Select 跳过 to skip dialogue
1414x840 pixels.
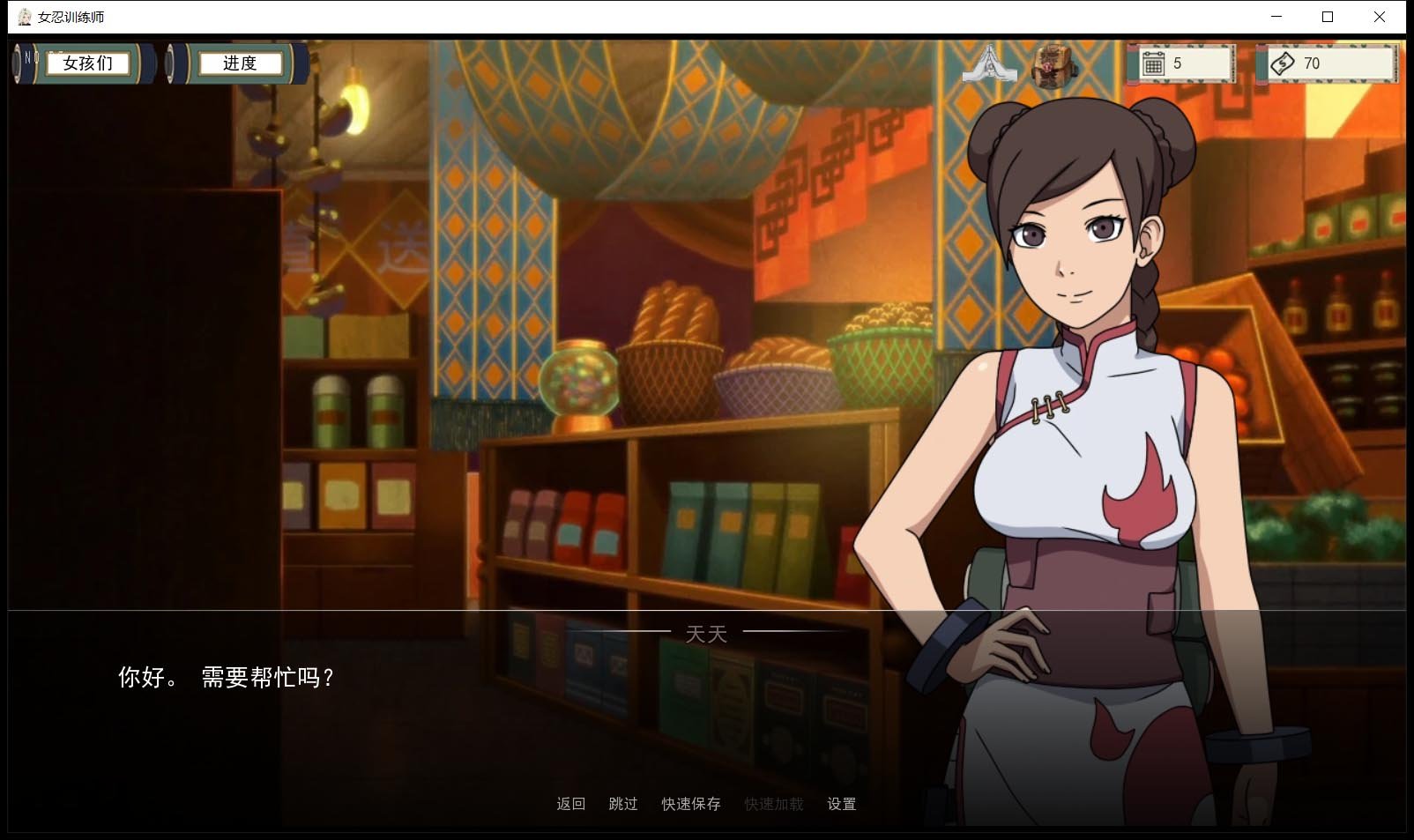tap(621, 803)
